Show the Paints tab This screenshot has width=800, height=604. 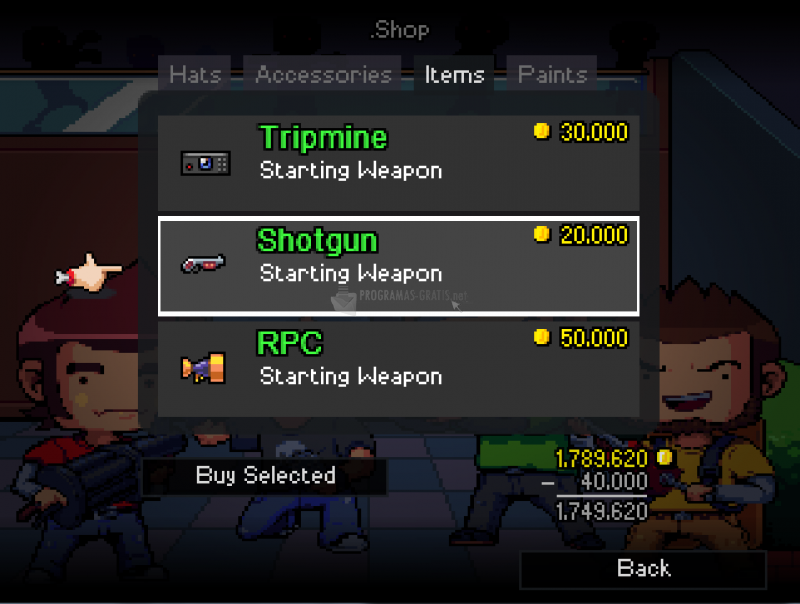point(552,75)
